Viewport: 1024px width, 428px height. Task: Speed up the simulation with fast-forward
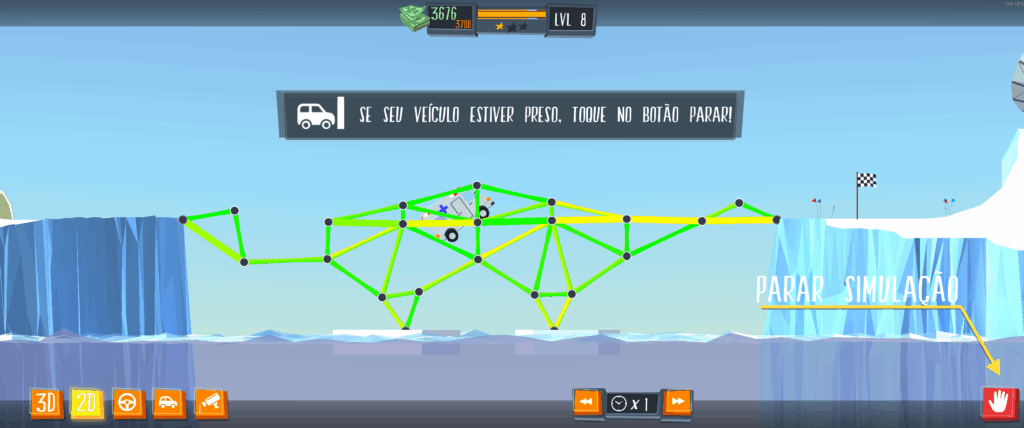pos(678,402)
